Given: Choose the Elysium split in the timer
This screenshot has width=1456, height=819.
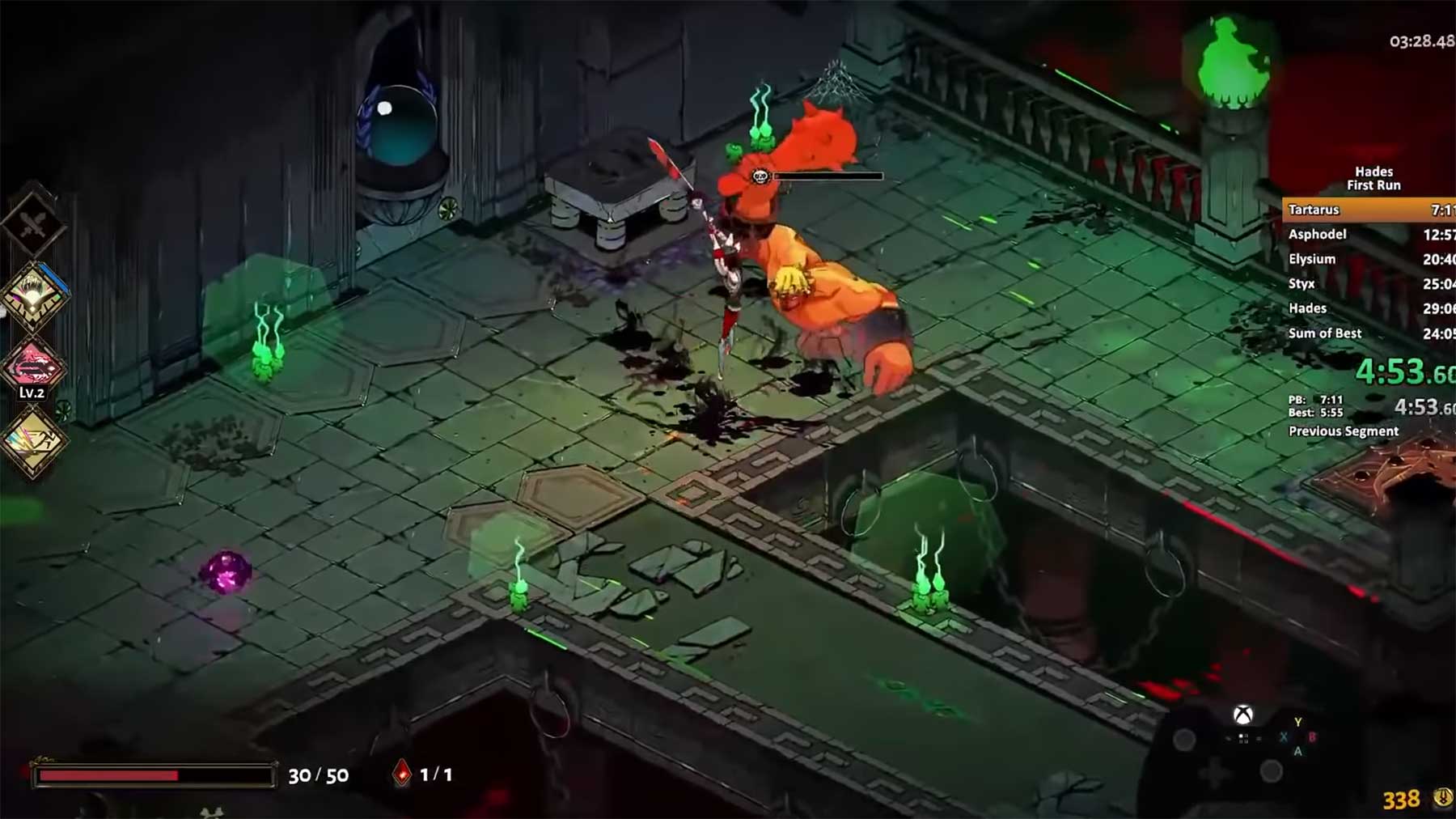Looking at the screenshot, I should (1369, 259).
